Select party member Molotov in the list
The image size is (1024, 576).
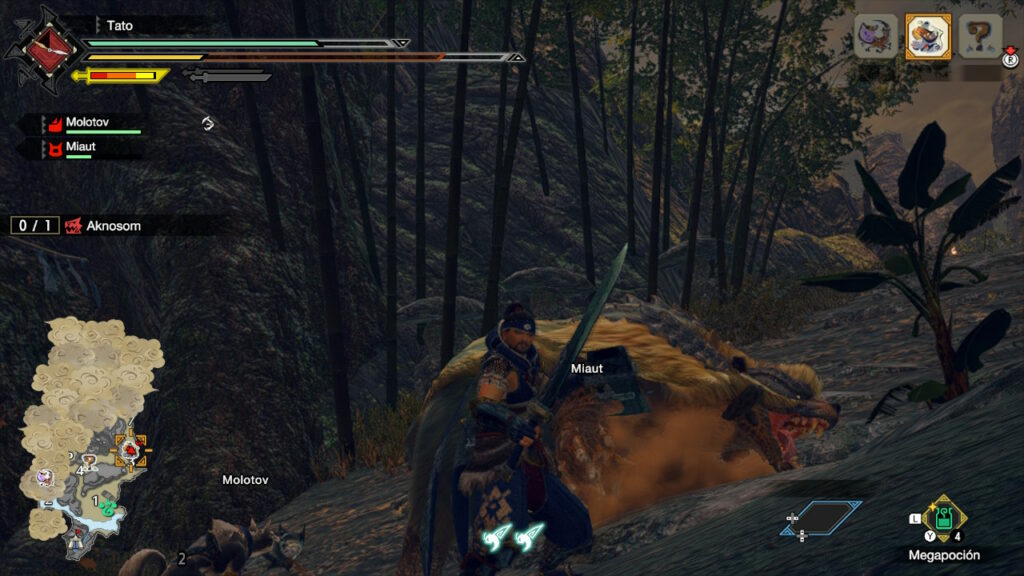(x=88, y=123)
